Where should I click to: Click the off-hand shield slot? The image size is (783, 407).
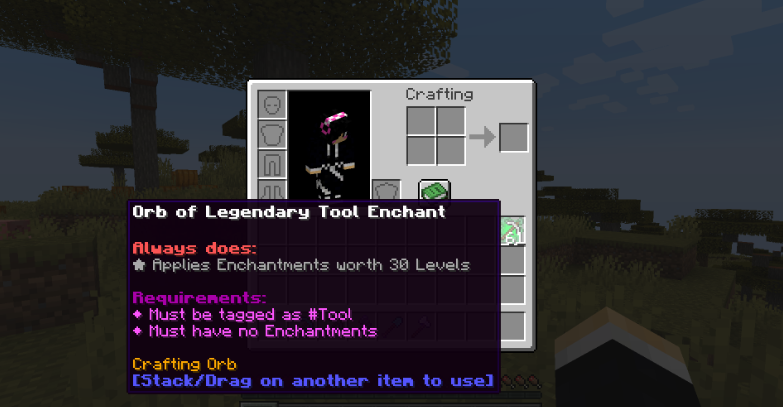[x=386, y=190]
